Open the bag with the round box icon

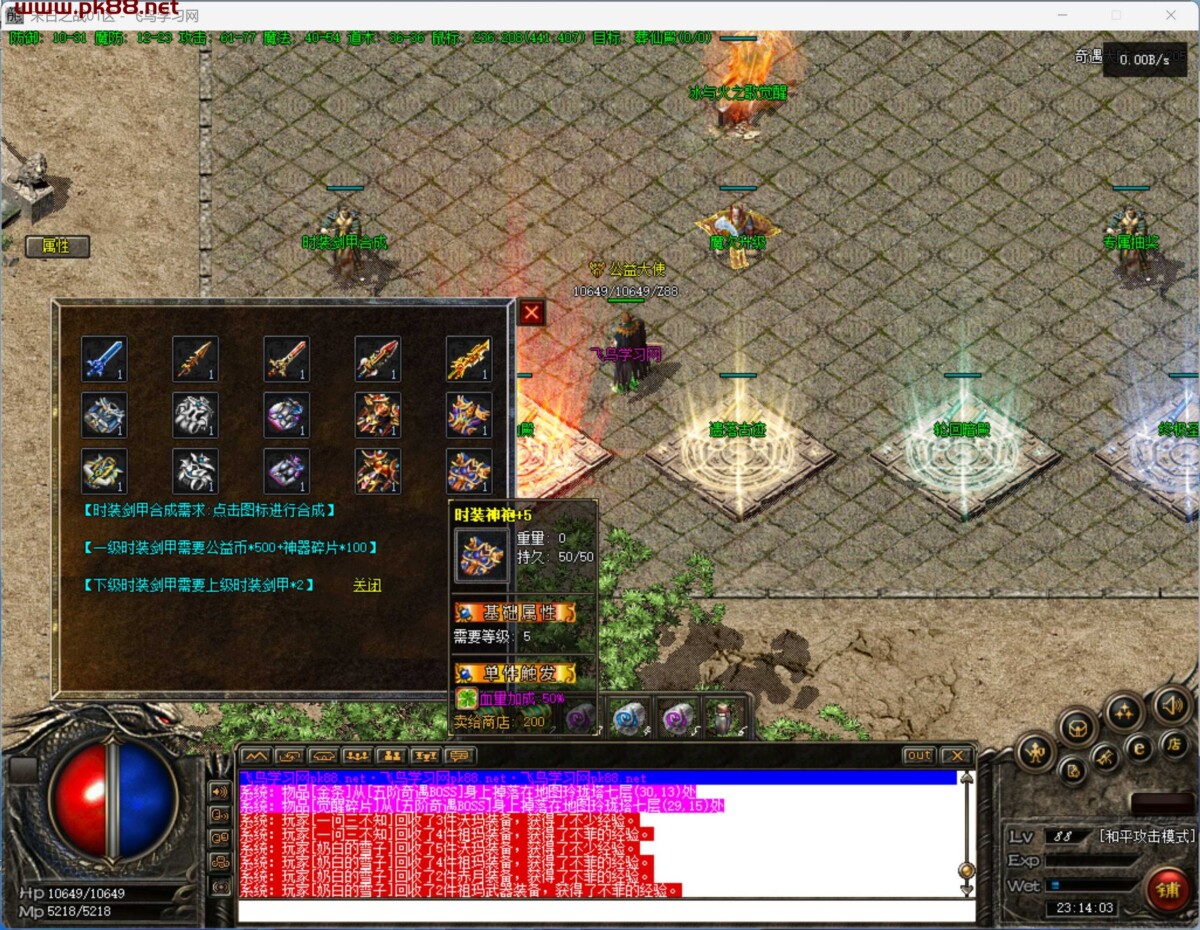click(1079, 726)
